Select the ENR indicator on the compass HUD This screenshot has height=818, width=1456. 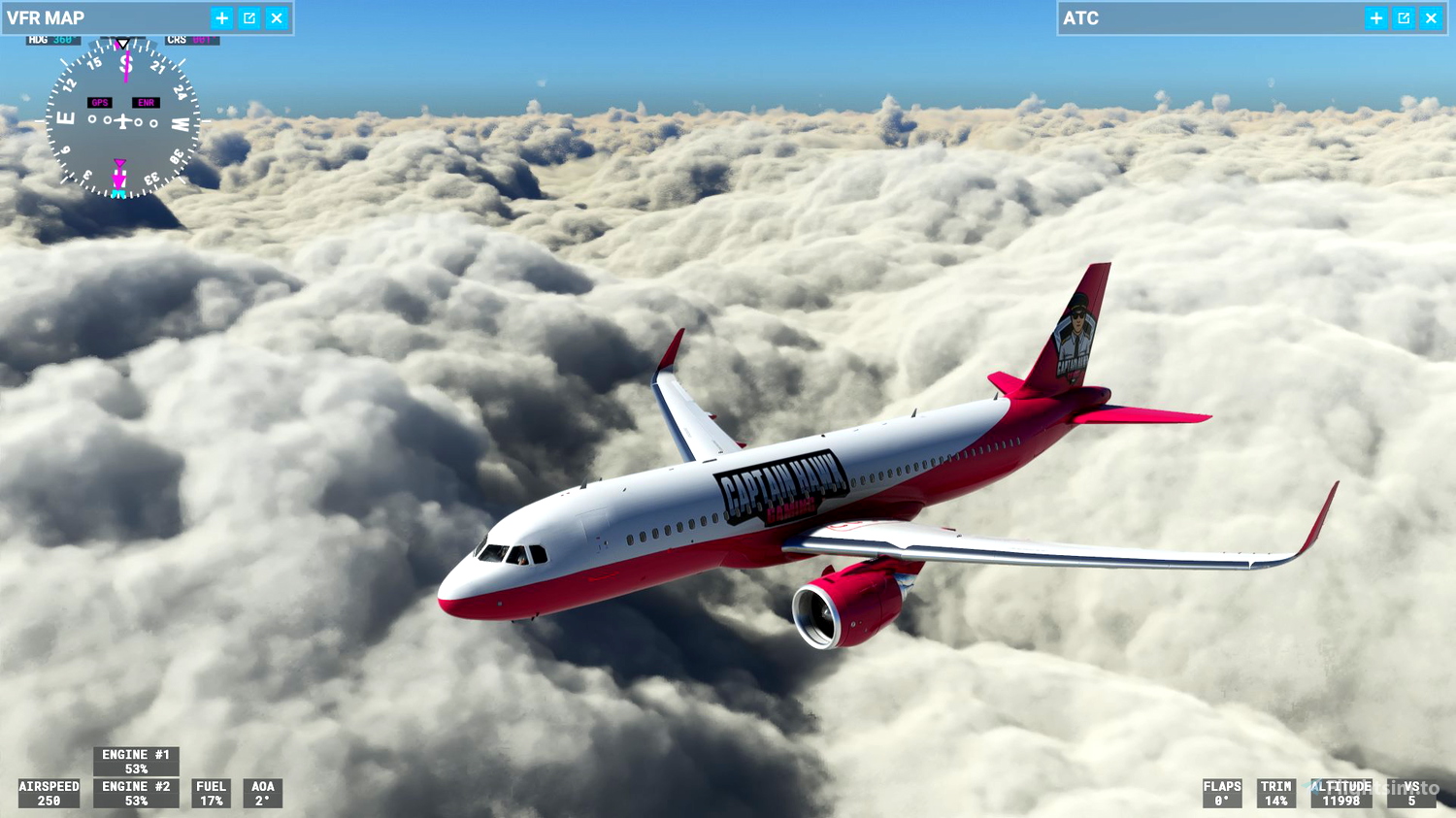coord(146,101)
